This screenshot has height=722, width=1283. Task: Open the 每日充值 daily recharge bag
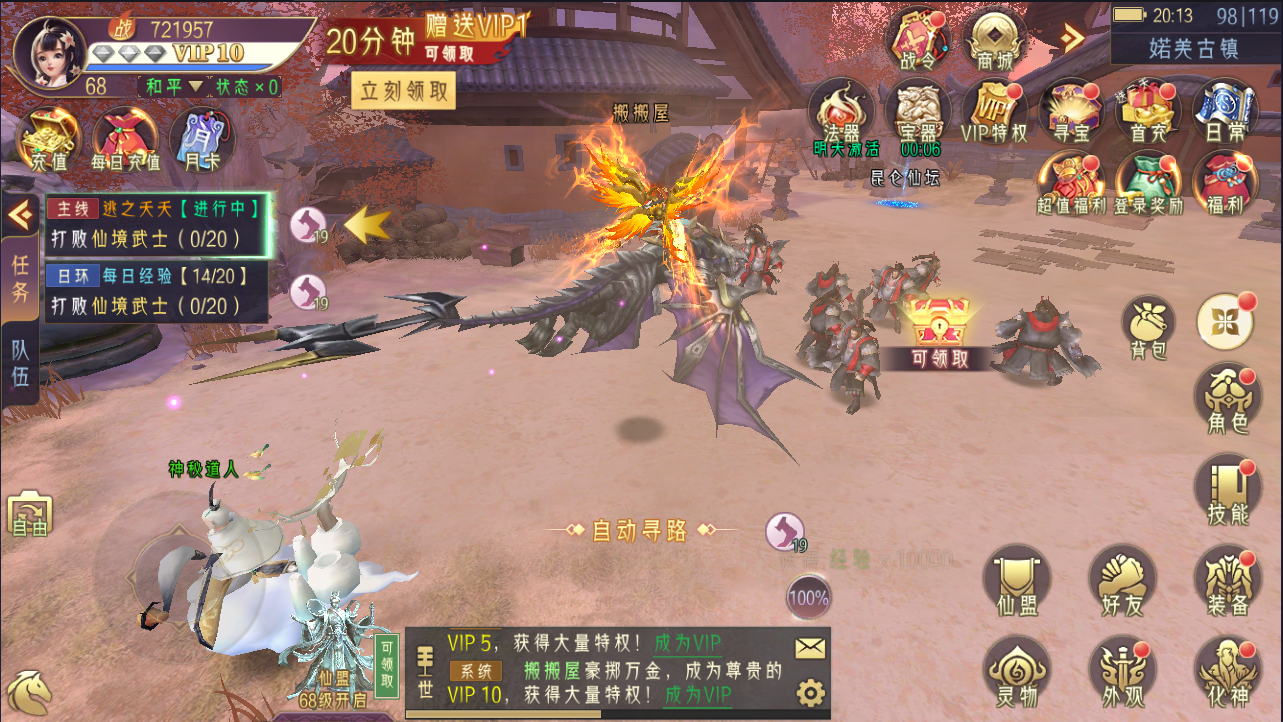click(x=125, y=139)
